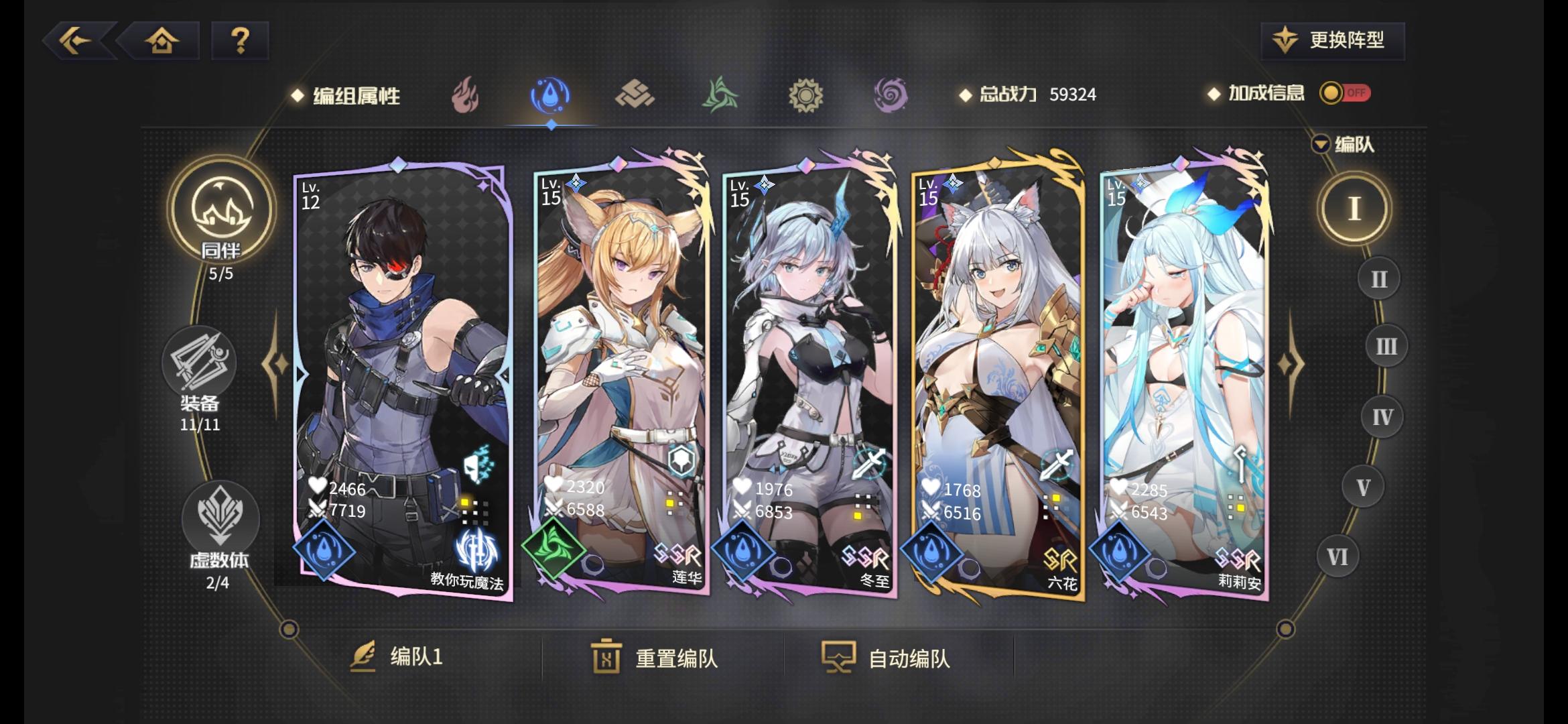Select team slot II radio button

click(x=1378, y=278)
